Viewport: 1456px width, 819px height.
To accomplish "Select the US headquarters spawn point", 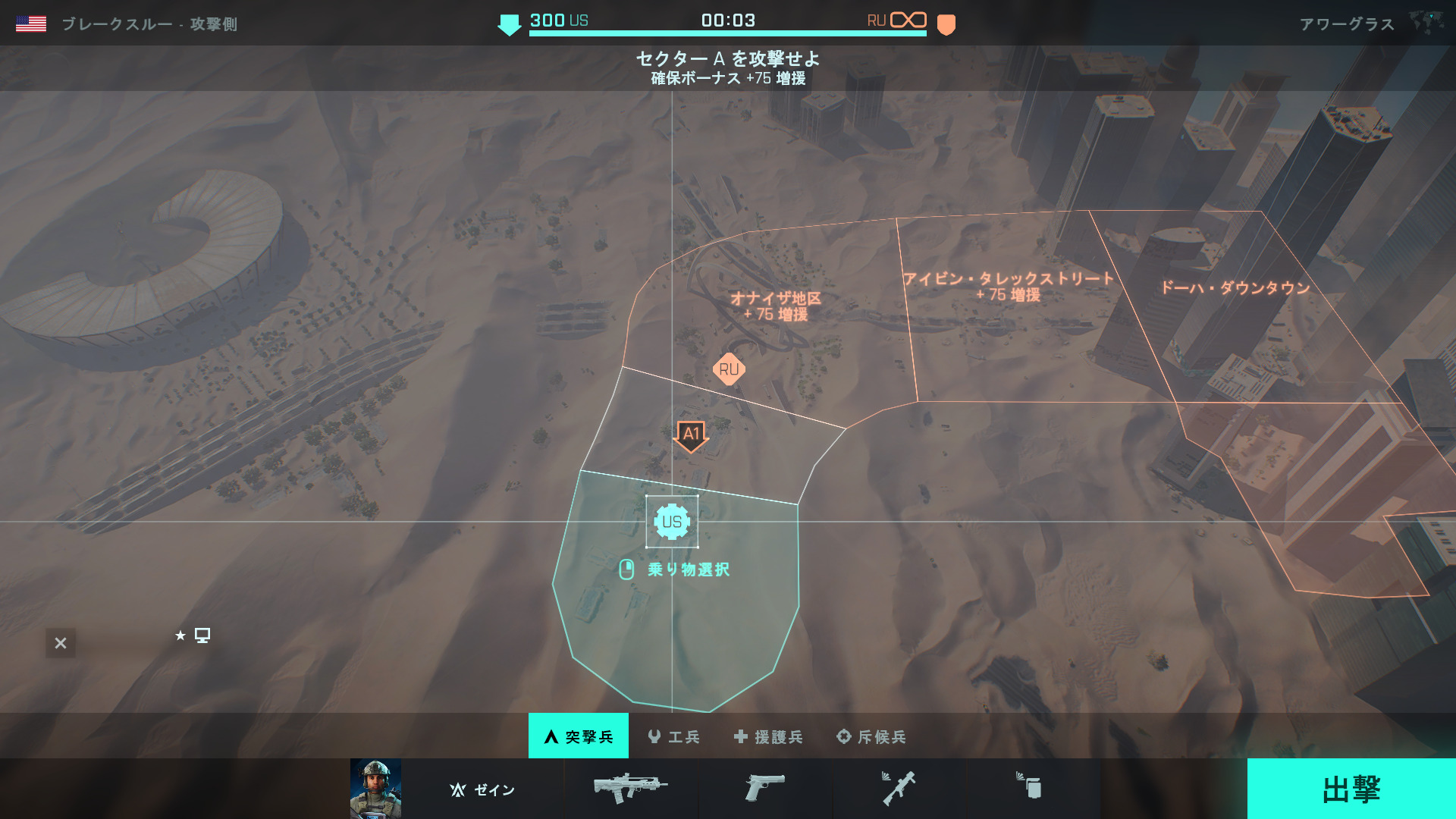I will (x=672, y=522).
